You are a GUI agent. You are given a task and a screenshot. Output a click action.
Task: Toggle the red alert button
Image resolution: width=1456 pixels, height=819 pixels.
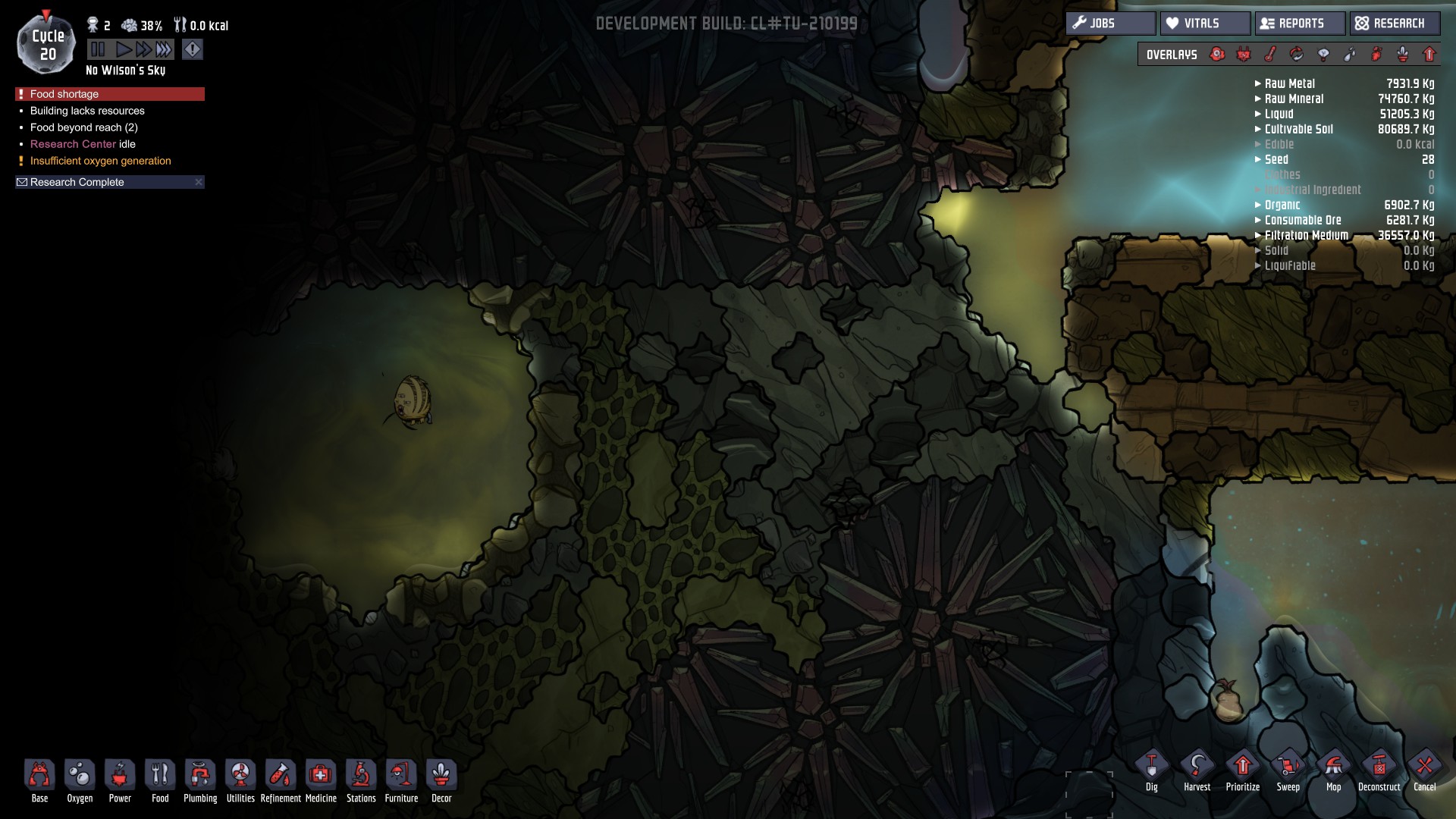tap(193, 50)
